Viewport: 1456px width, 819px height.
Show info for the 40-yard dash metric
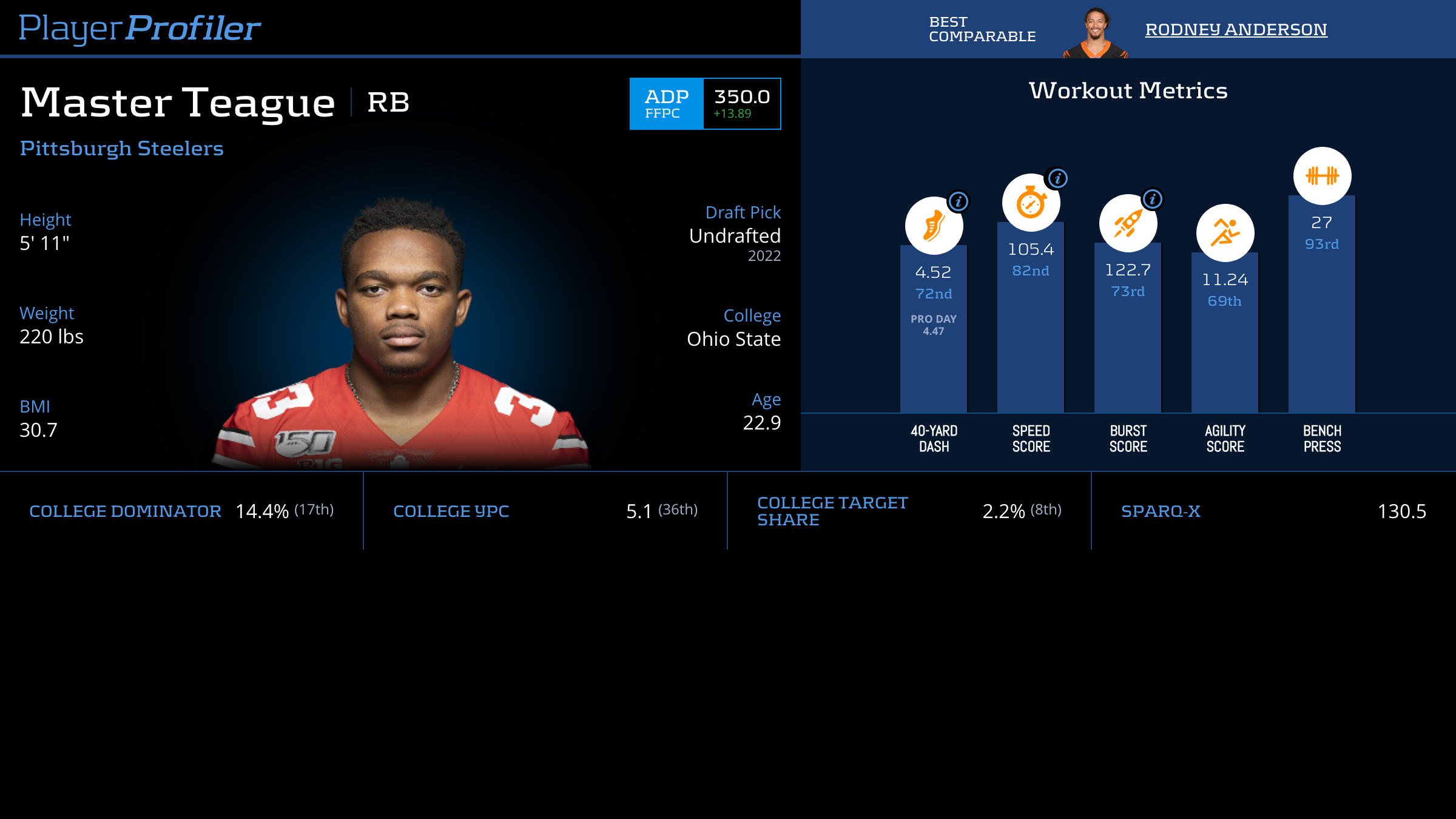(x=959, y=201)
